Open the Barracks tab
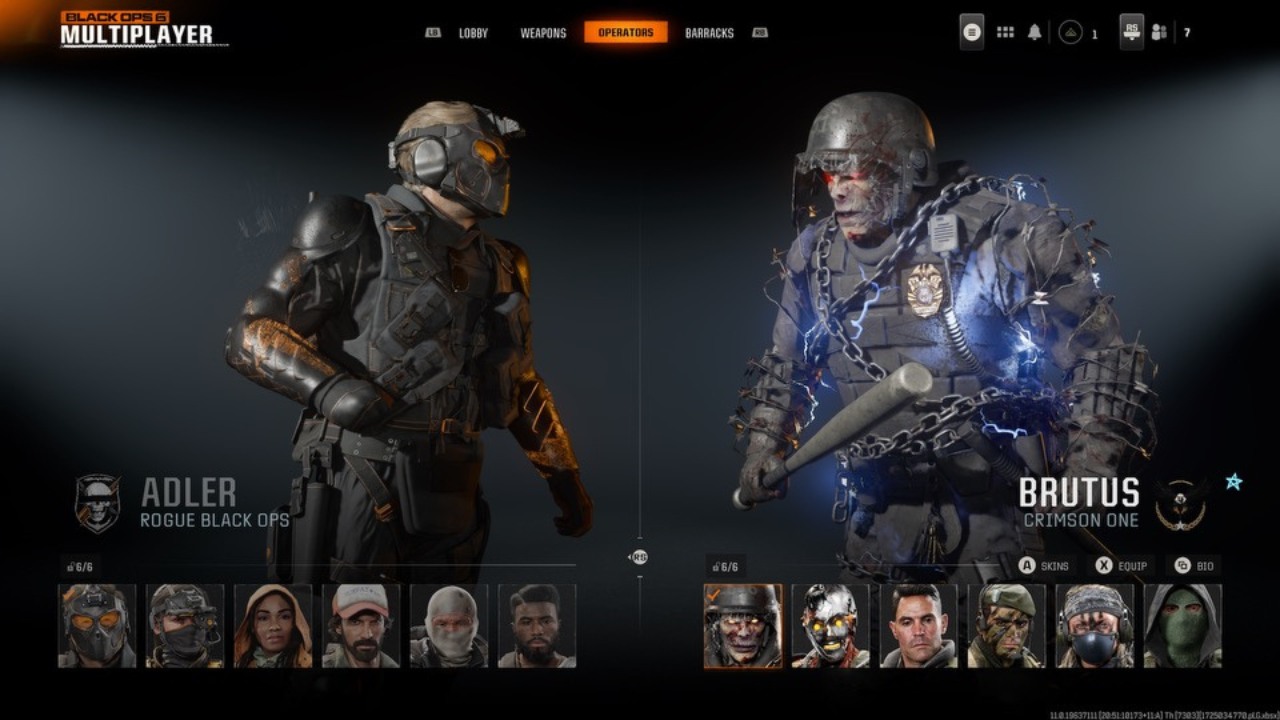 point(708,32)
